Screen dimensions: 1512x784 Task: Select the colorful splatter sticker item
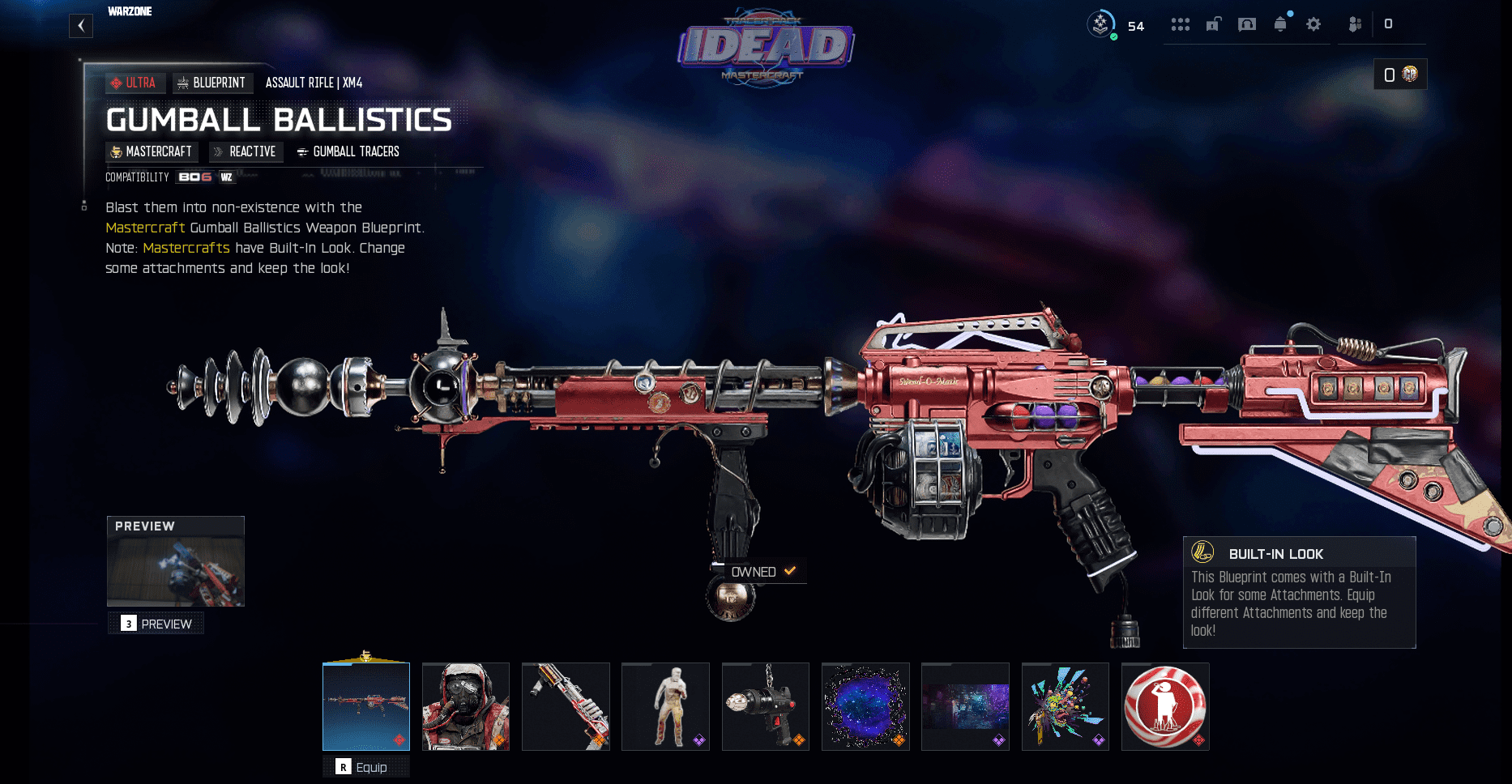point(1066,706)
